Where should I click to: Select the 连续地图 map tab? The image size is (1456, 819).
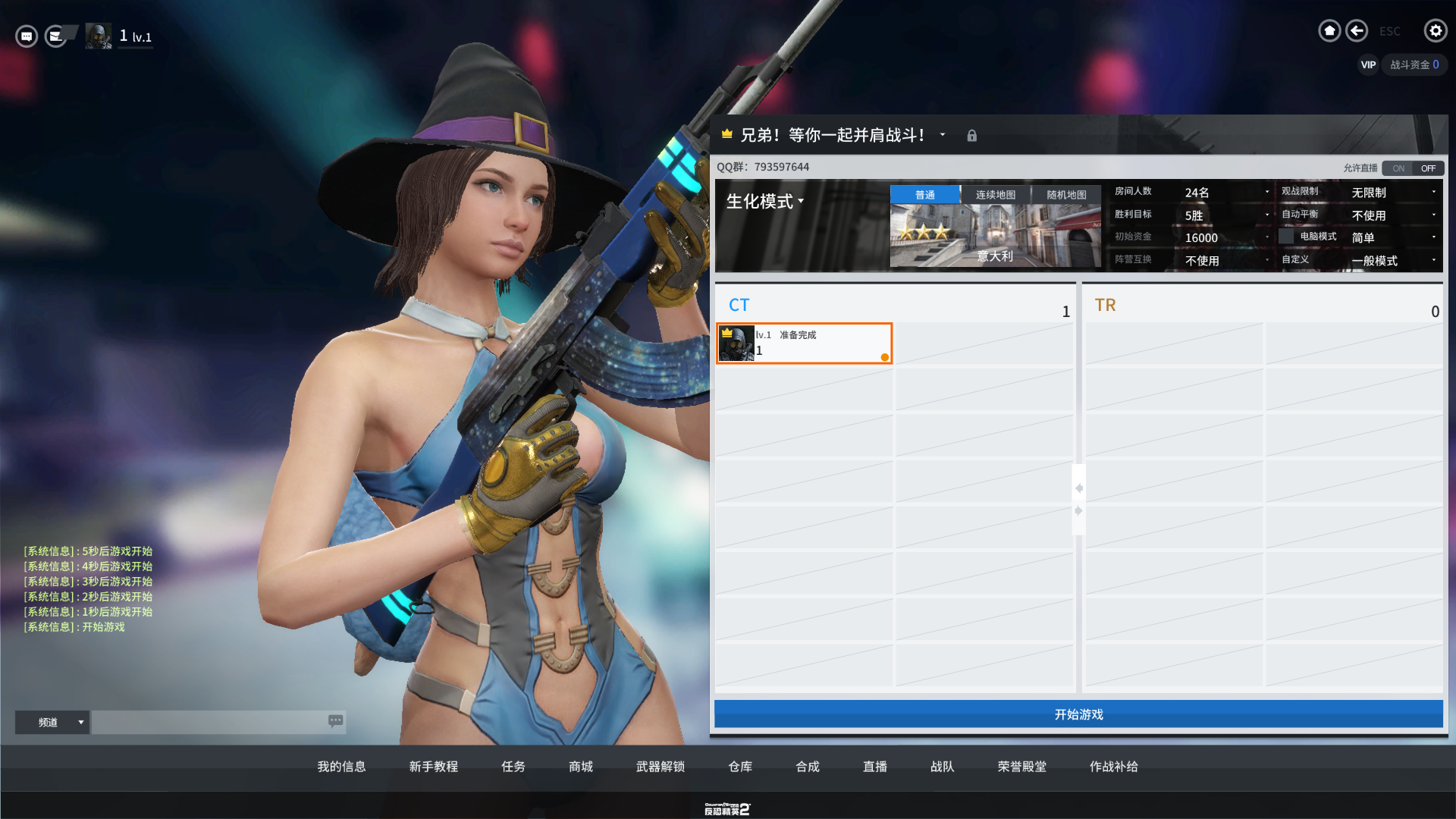[995, 195]
